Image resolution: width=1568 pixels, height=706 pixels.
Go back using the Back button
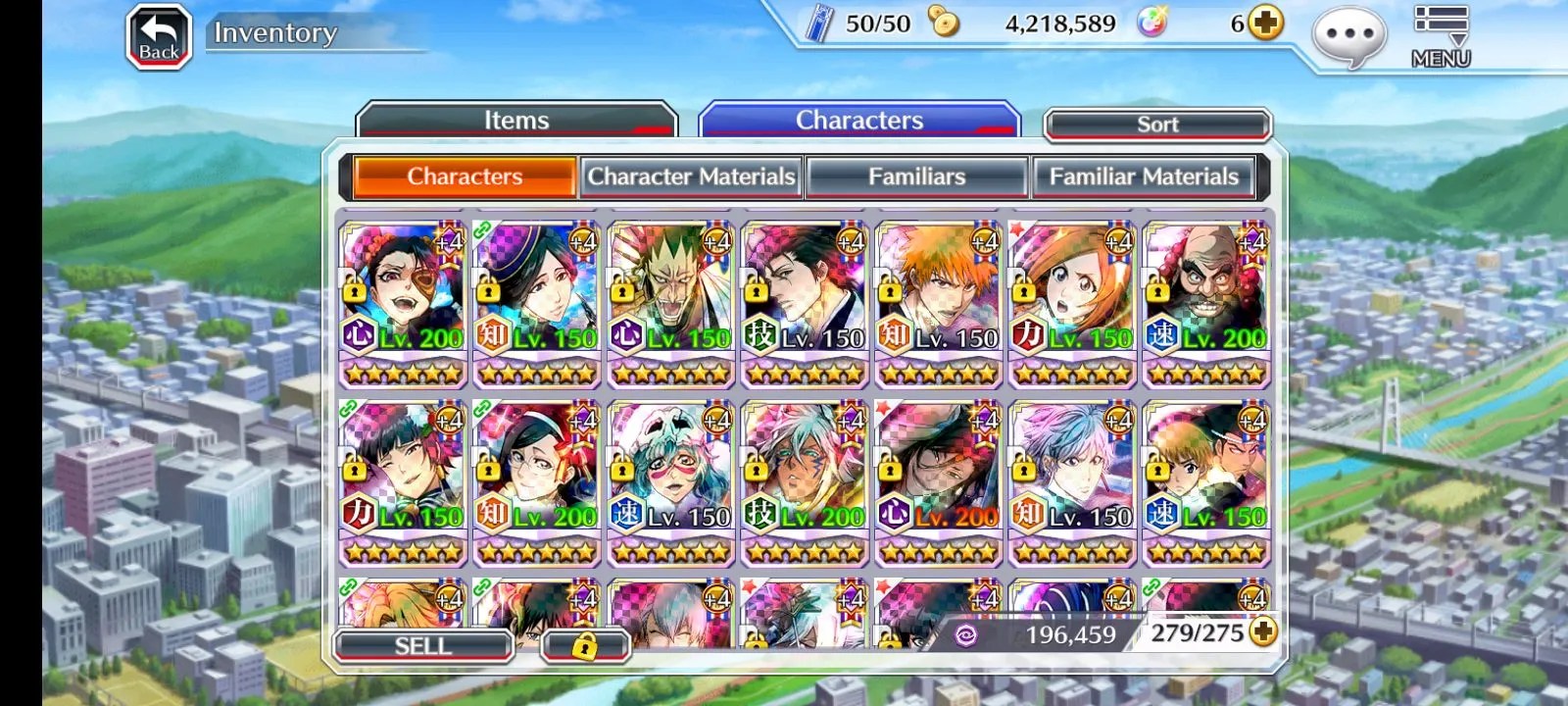point(159,38)
